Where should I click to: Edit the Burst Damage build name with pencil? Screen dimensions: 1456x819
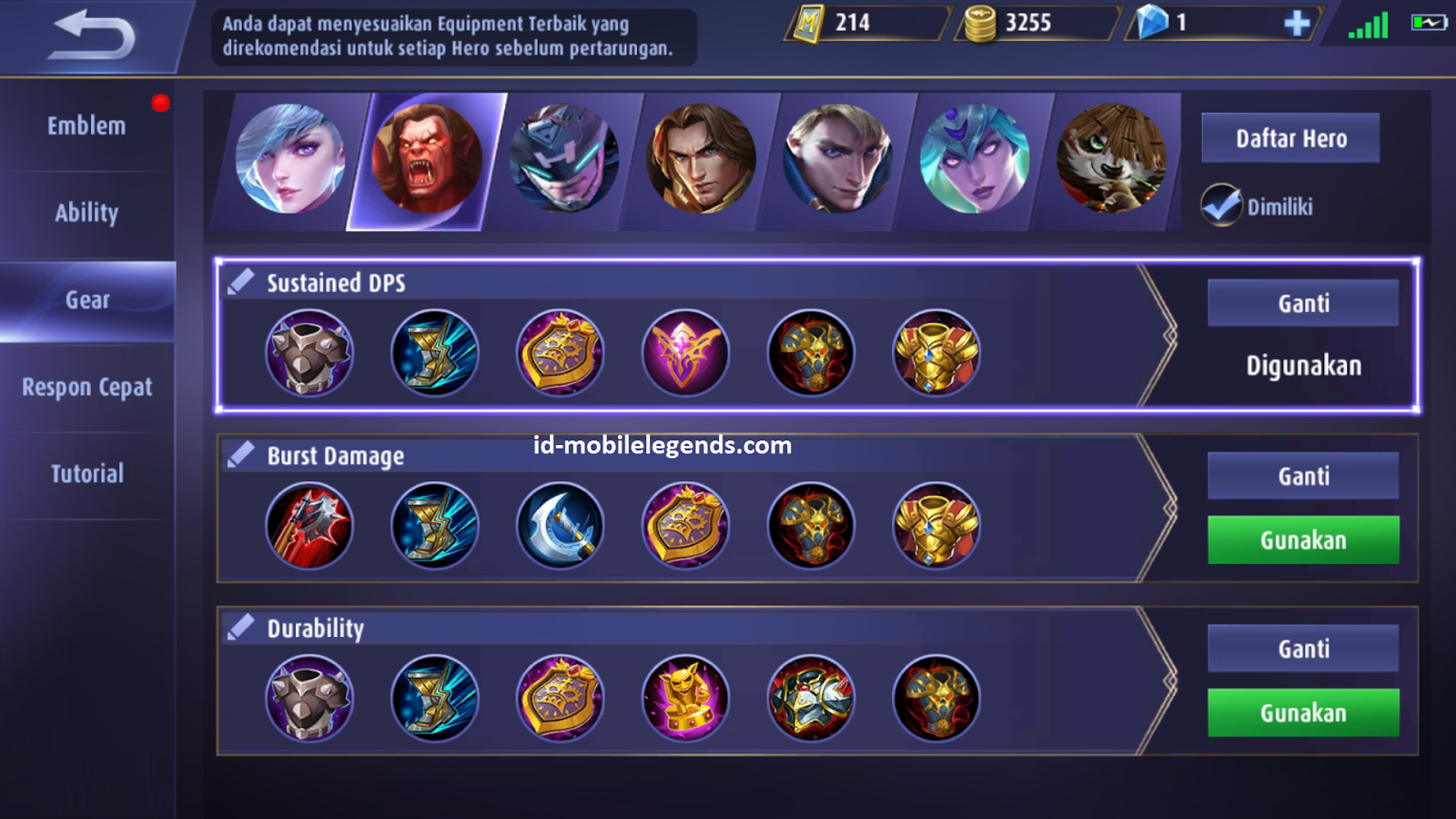click(240, 452)
